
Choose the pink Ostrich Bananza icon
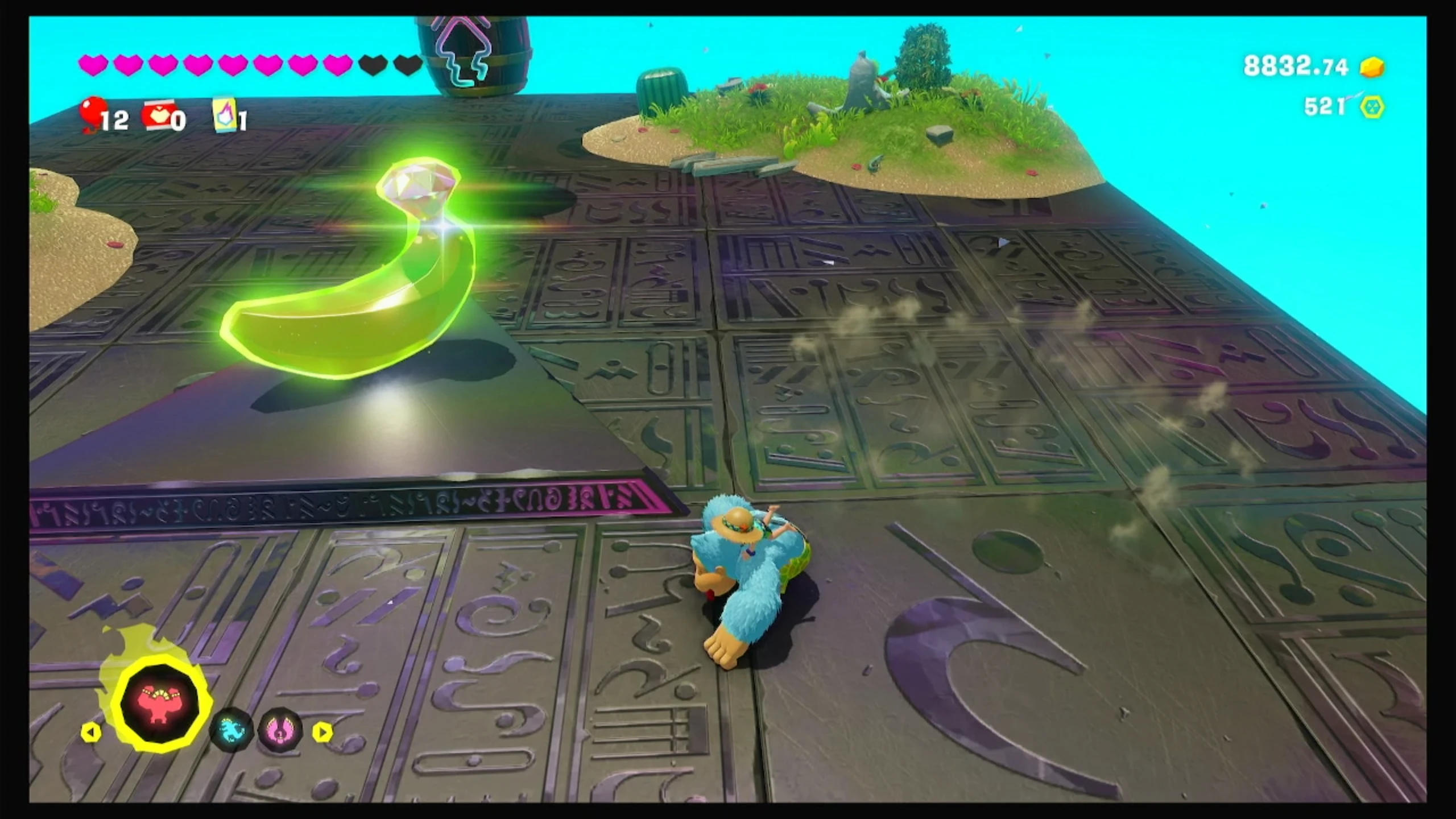tap(280, 730)
